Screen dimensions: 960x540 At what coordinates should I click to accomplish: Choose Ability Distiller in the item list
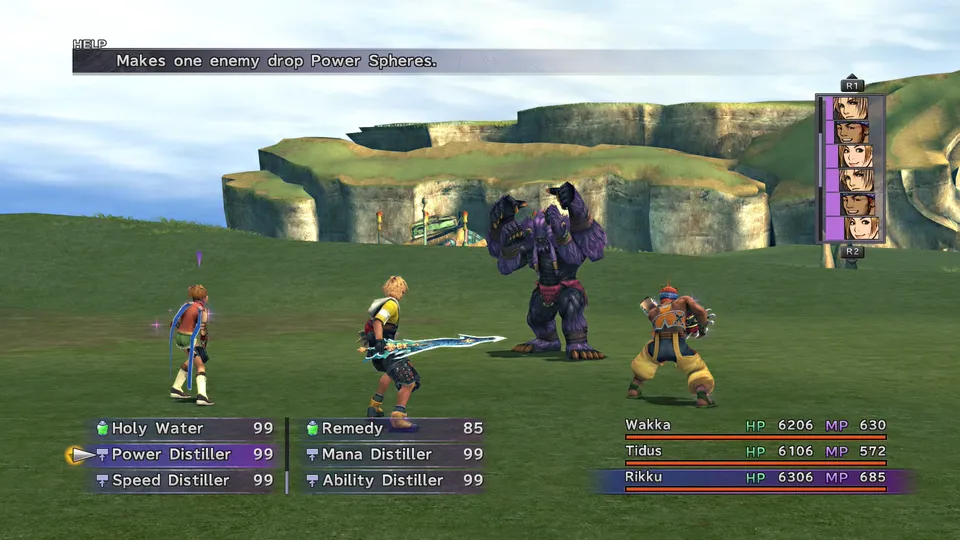coord(383,480)
